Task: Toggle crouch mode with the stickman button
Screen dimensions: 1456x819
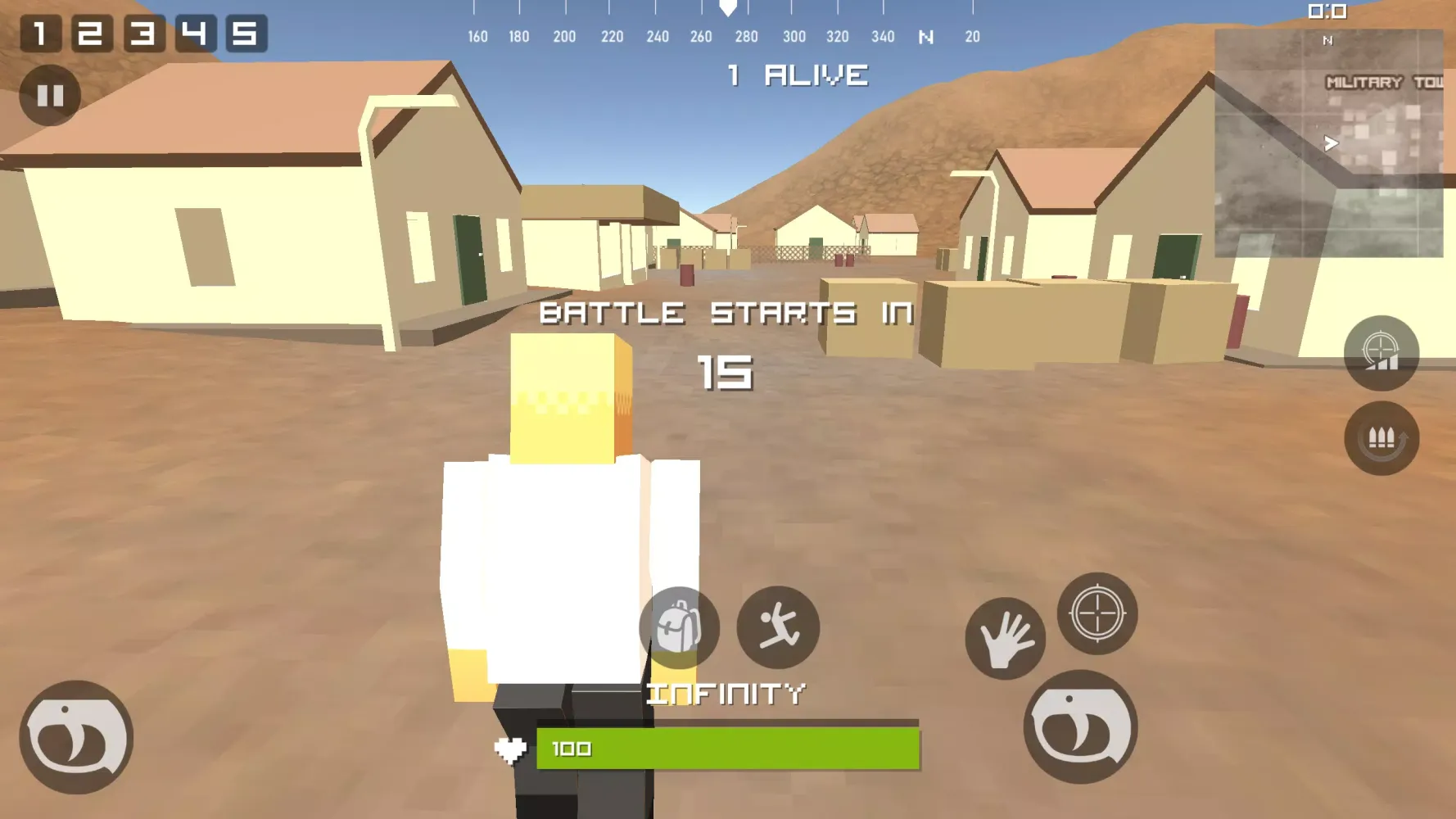Action: tap(780, 627)
